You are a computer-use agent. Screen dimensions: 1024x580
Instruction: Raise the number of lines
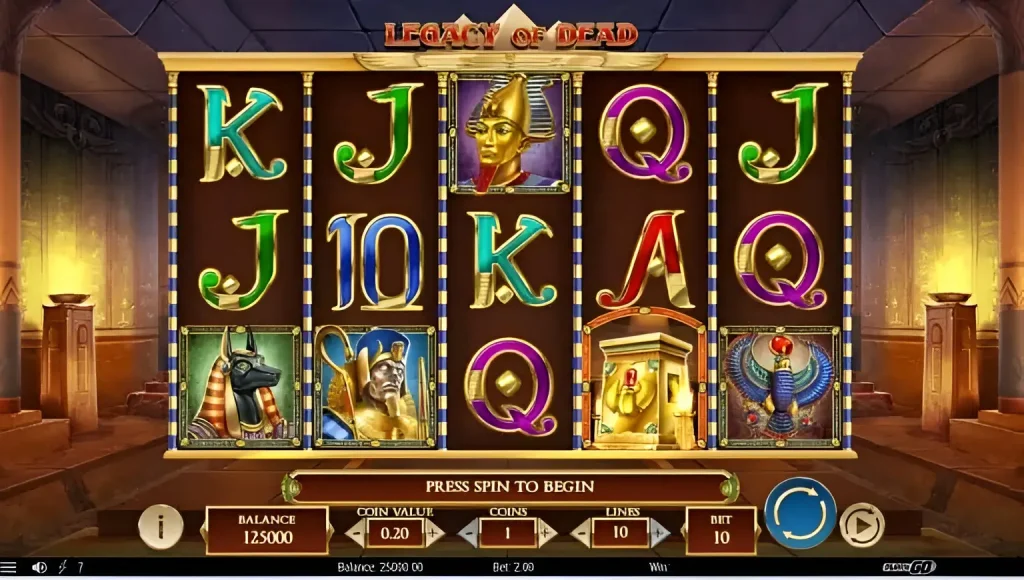tap(659, 534)
